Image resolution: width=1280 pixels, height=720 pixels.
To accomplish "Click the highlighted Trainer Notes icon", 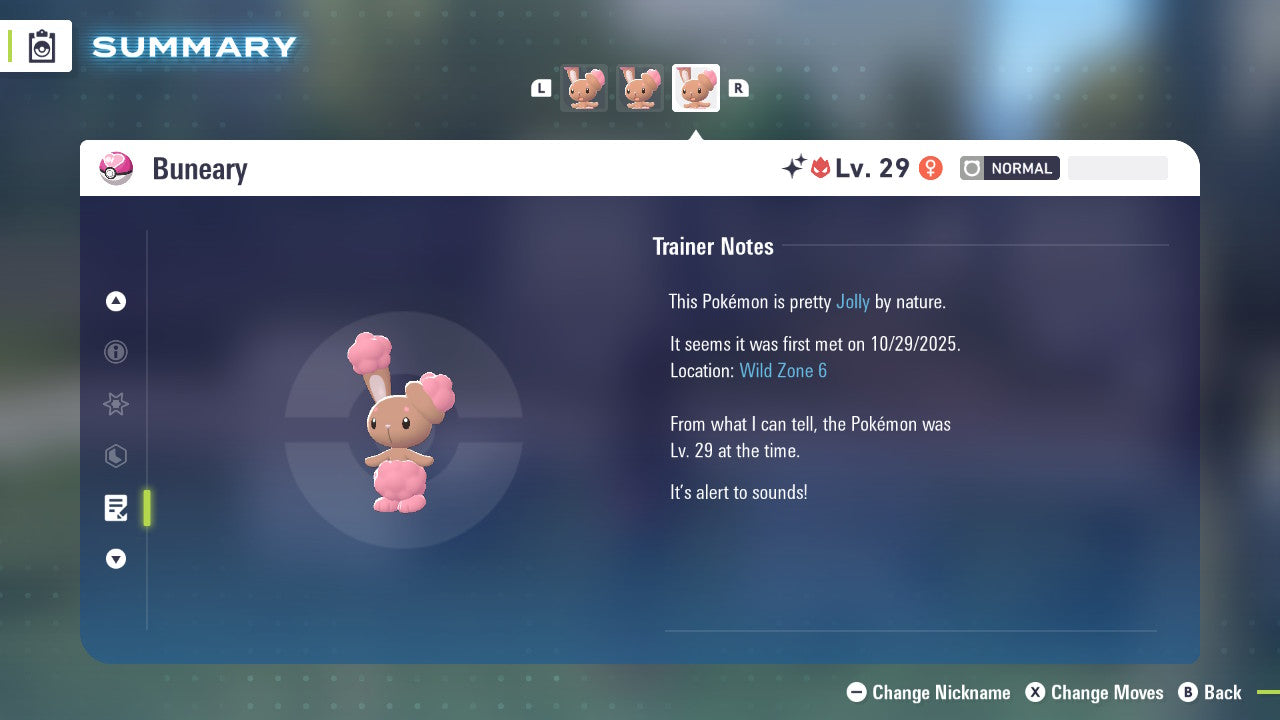I will coord(115,508).
